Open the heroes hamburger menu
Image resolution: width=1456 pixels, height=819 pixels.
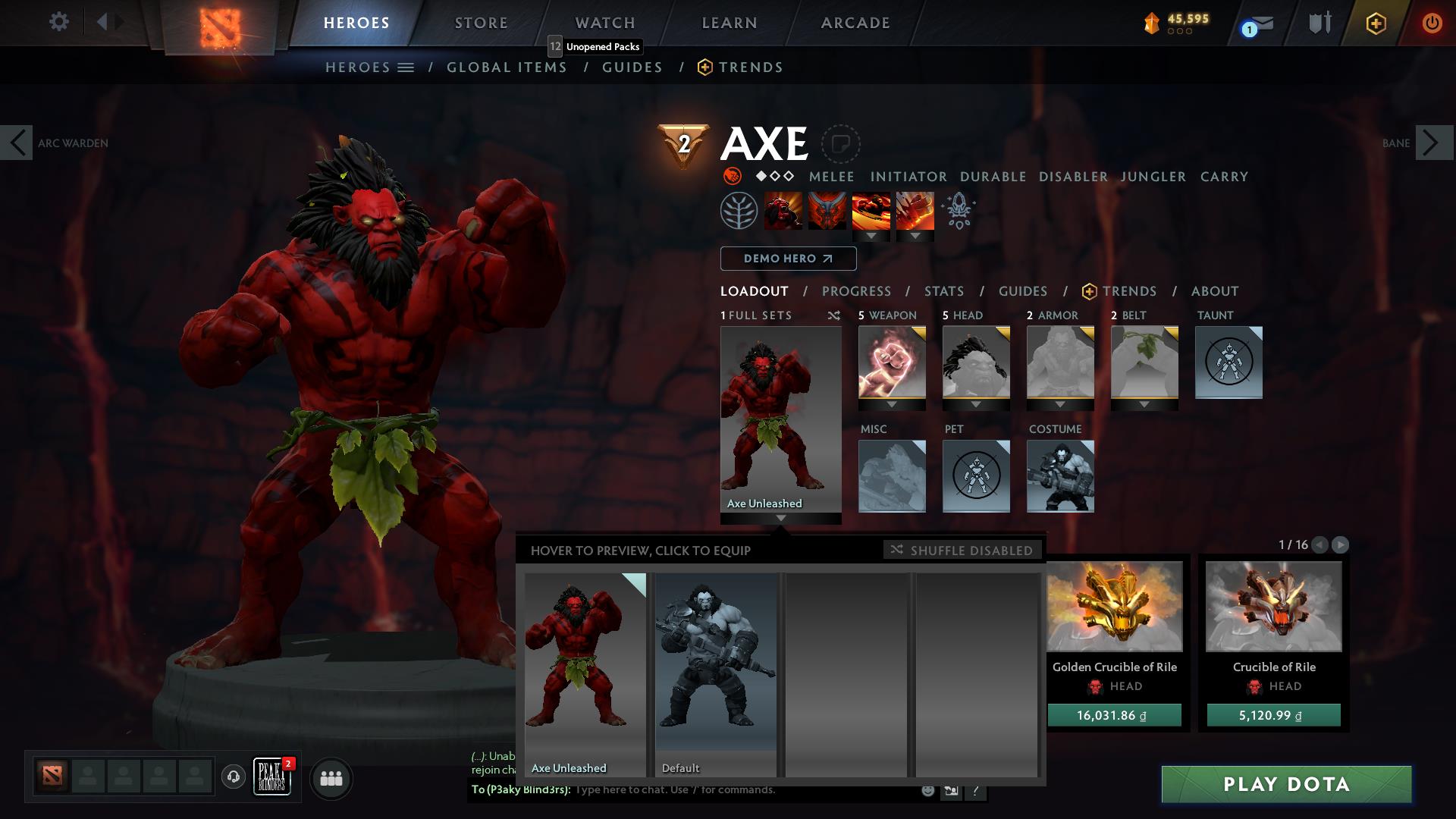405,67
